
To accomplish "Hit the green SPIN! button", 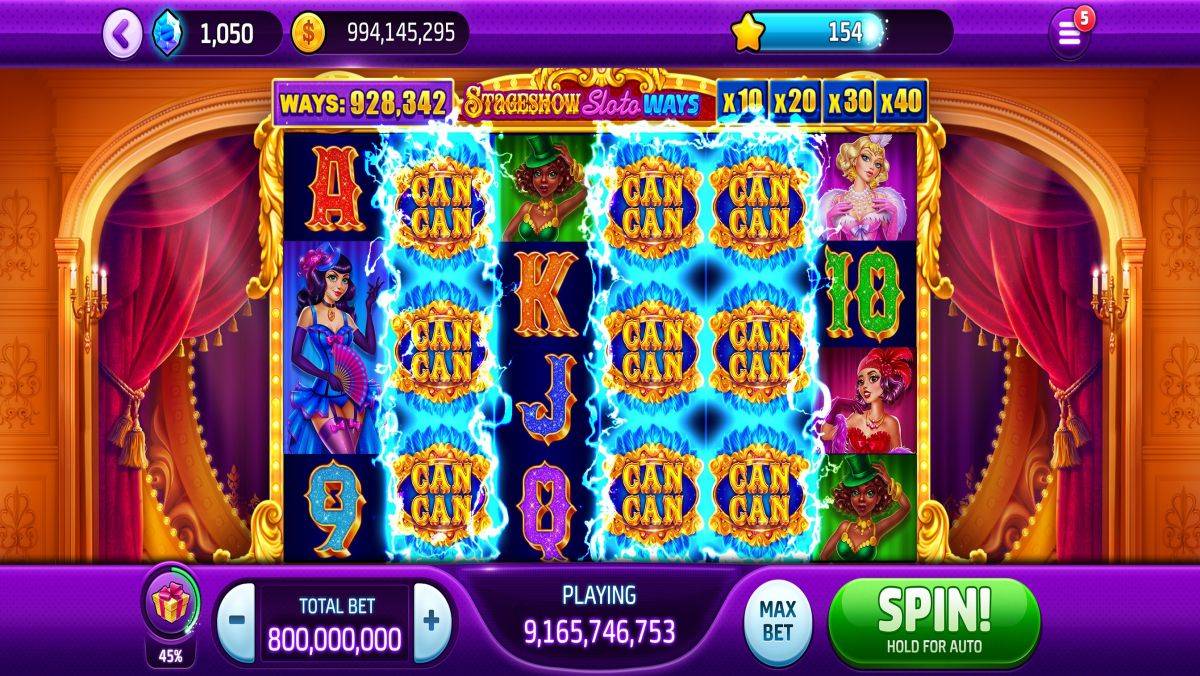I will (x=934, y=621).
